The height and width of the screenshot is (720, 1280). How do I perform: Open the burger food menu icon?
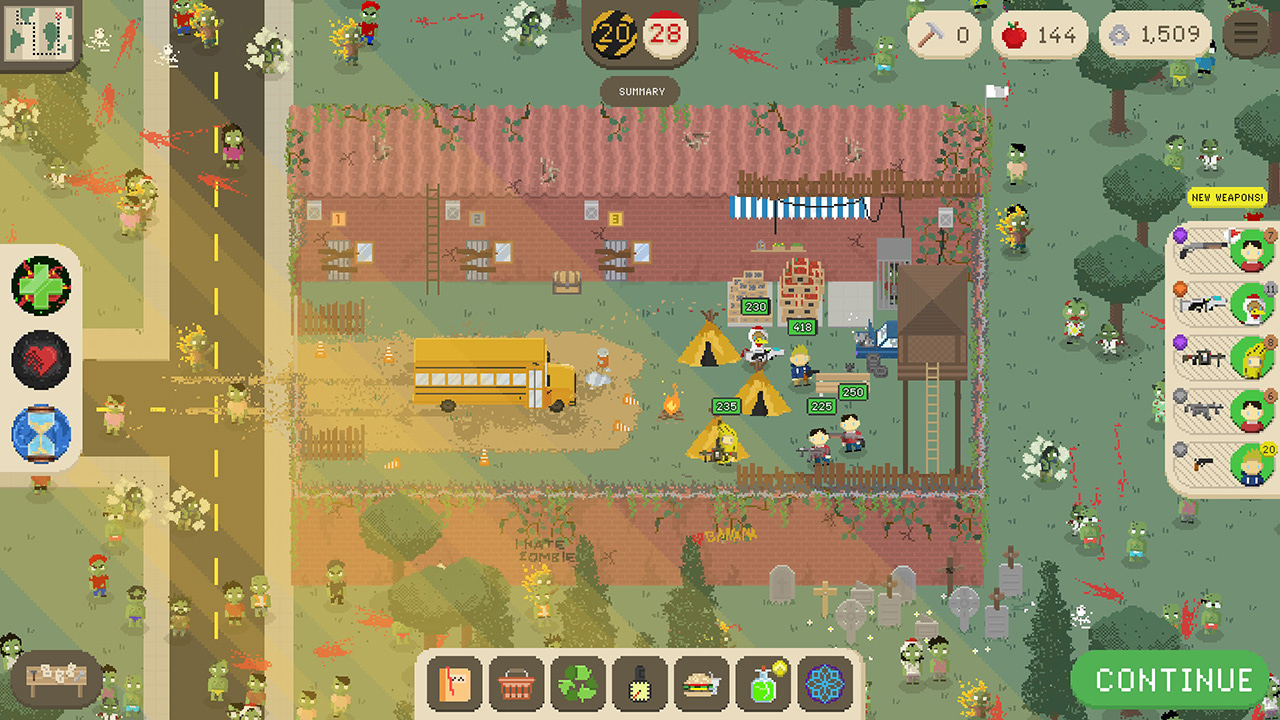coord(701,685)
